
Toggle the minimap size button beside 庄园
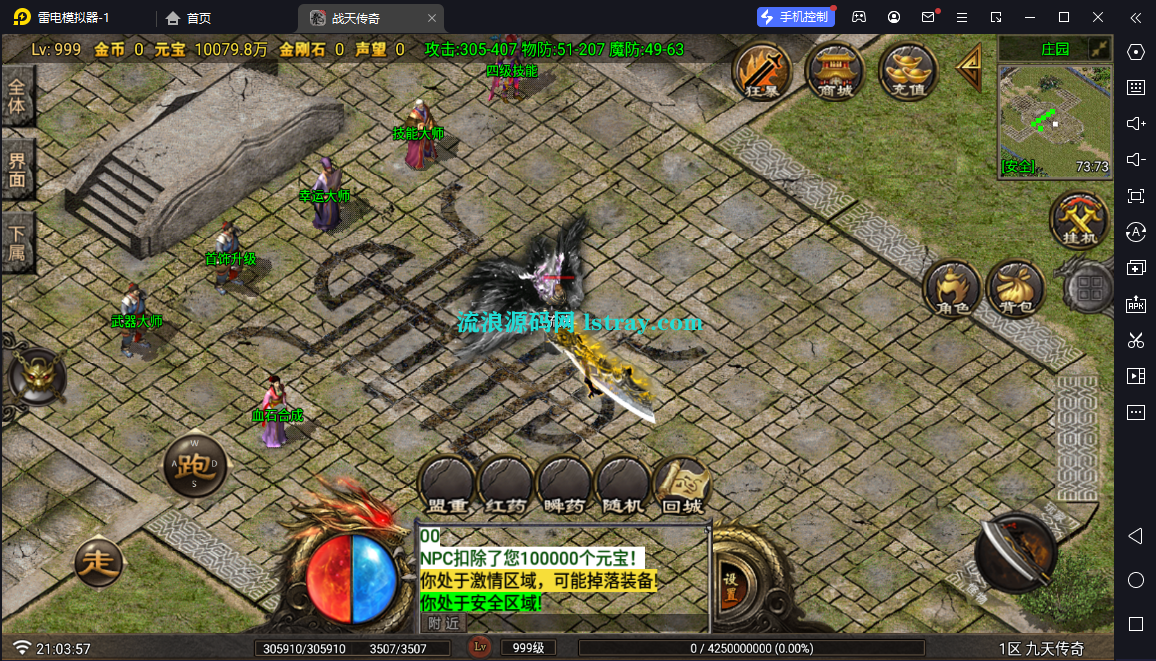[x=1099, y=48]
